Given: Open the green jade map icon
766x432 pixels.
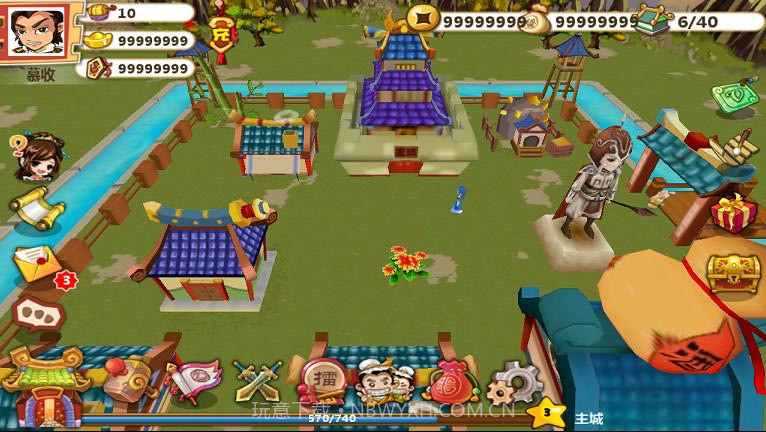Looking at the screenshot, I should (x=735, y=97).
